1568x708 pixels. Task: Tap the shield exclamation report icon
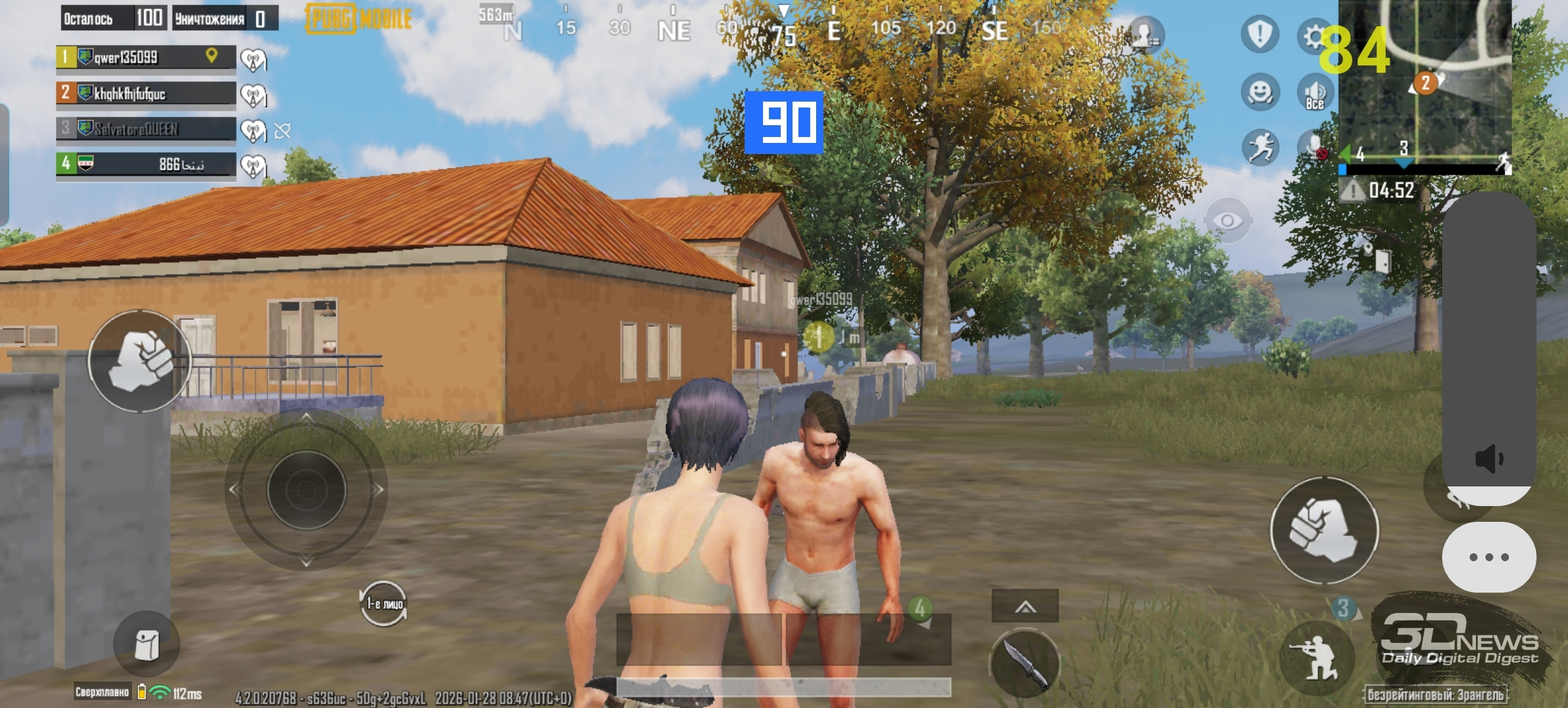click(x=1259, y=33)
